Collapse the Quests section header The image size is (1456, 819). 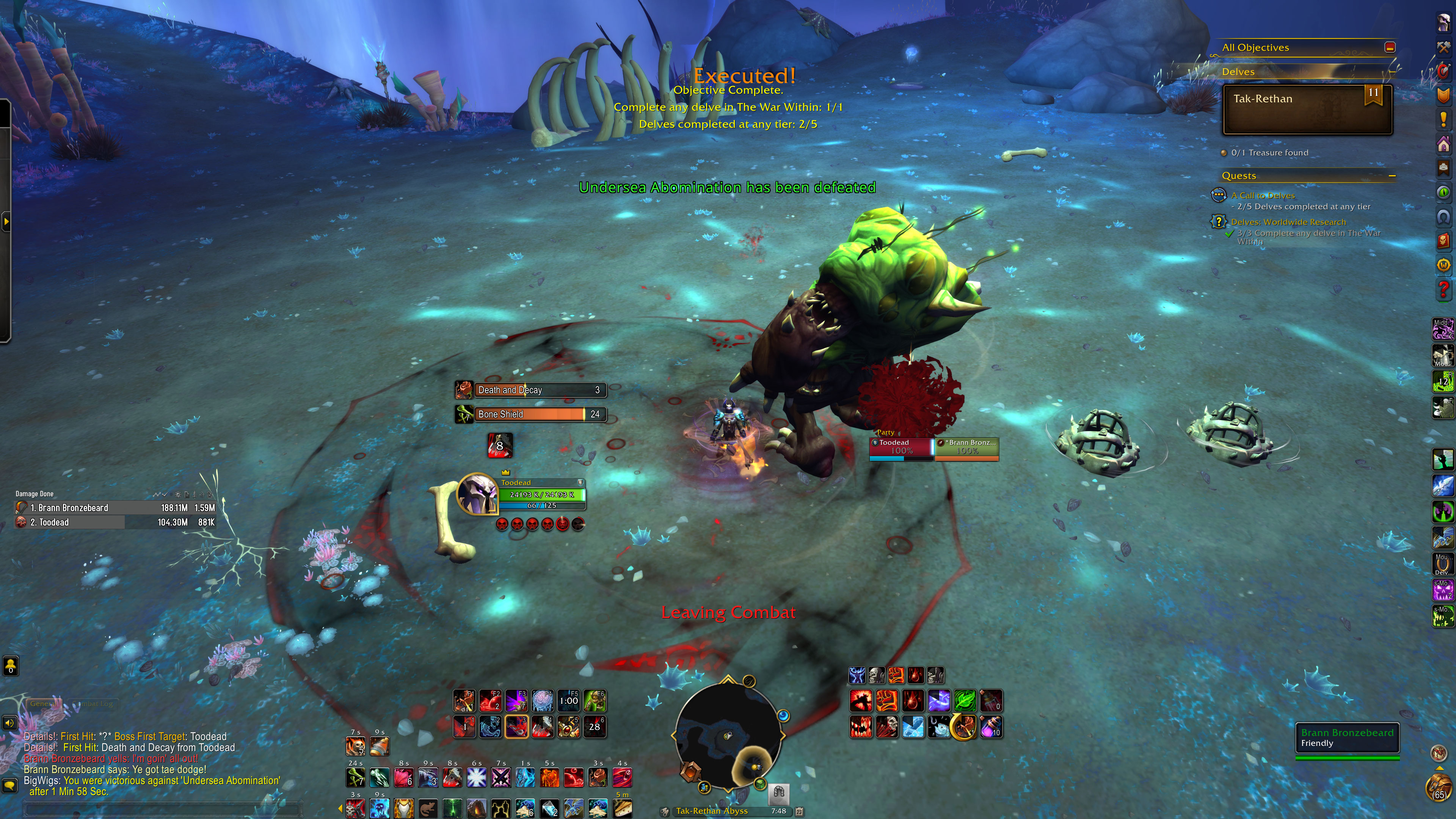click(1392, 176)
